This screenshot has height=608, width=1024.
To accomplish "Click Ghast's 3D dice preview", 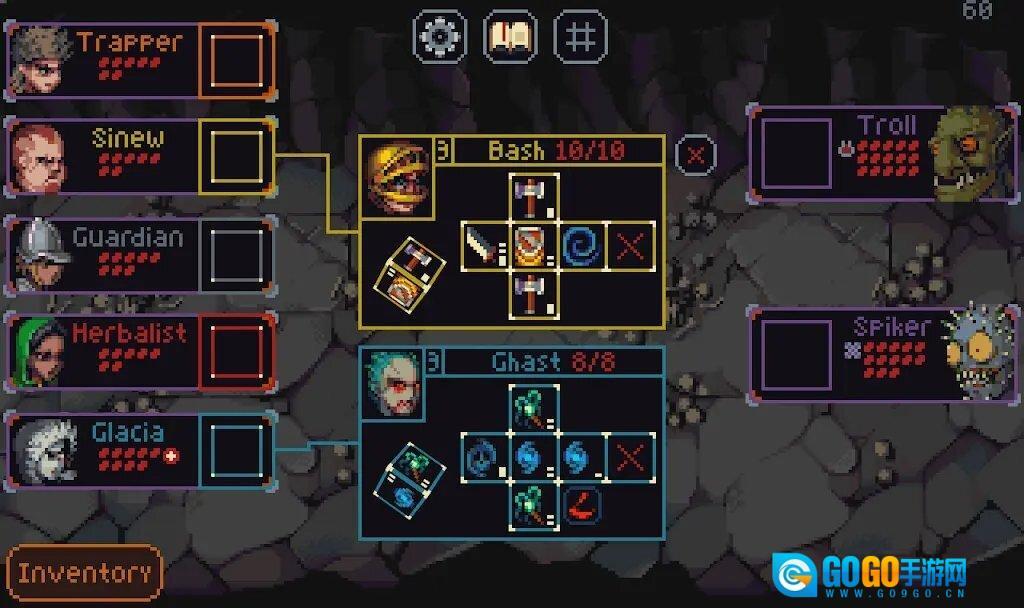I will click(407, 478).
